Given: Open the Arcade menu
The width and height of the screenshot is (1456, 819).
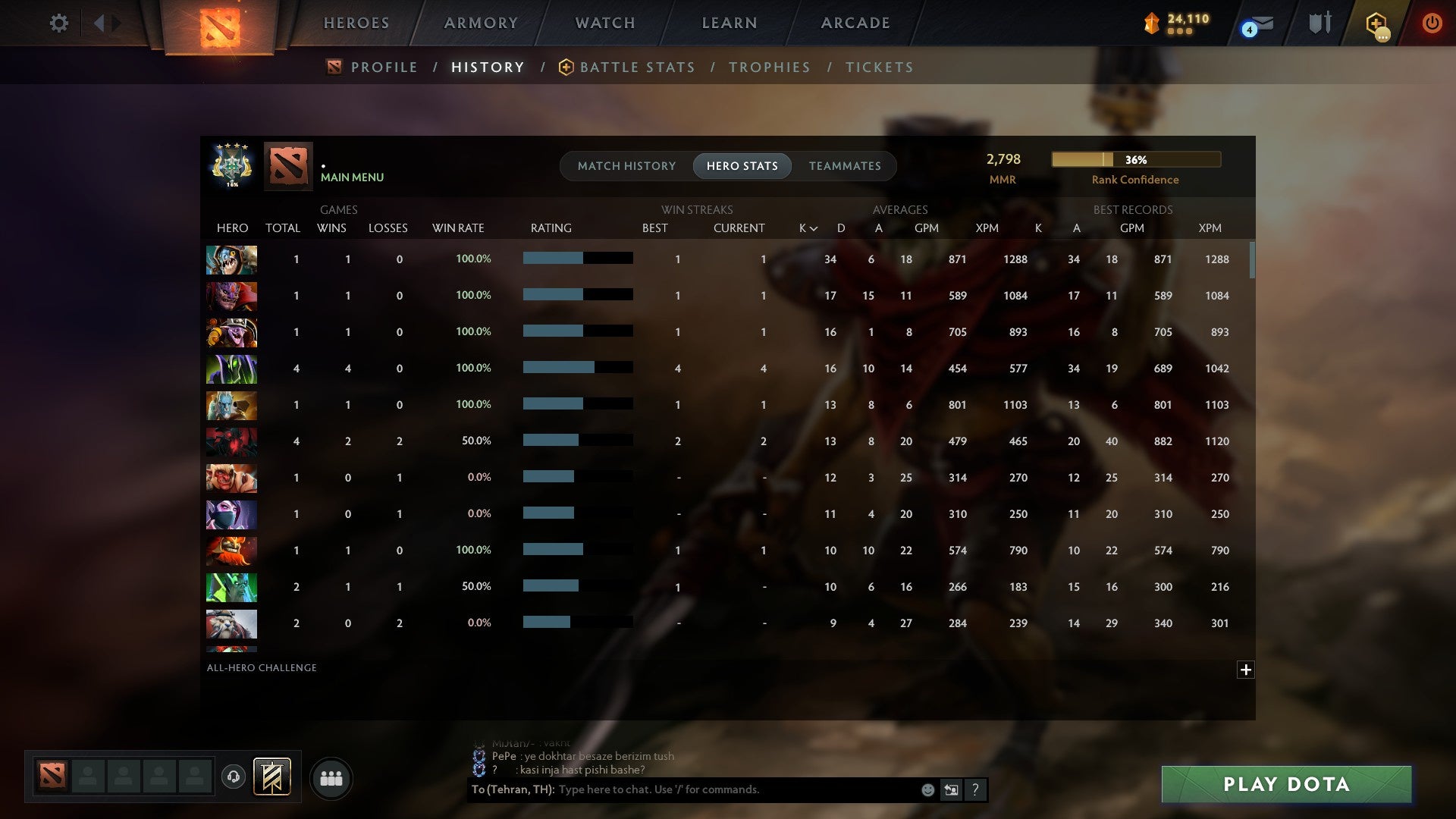Looking at the screenshot, I should 855,23.
